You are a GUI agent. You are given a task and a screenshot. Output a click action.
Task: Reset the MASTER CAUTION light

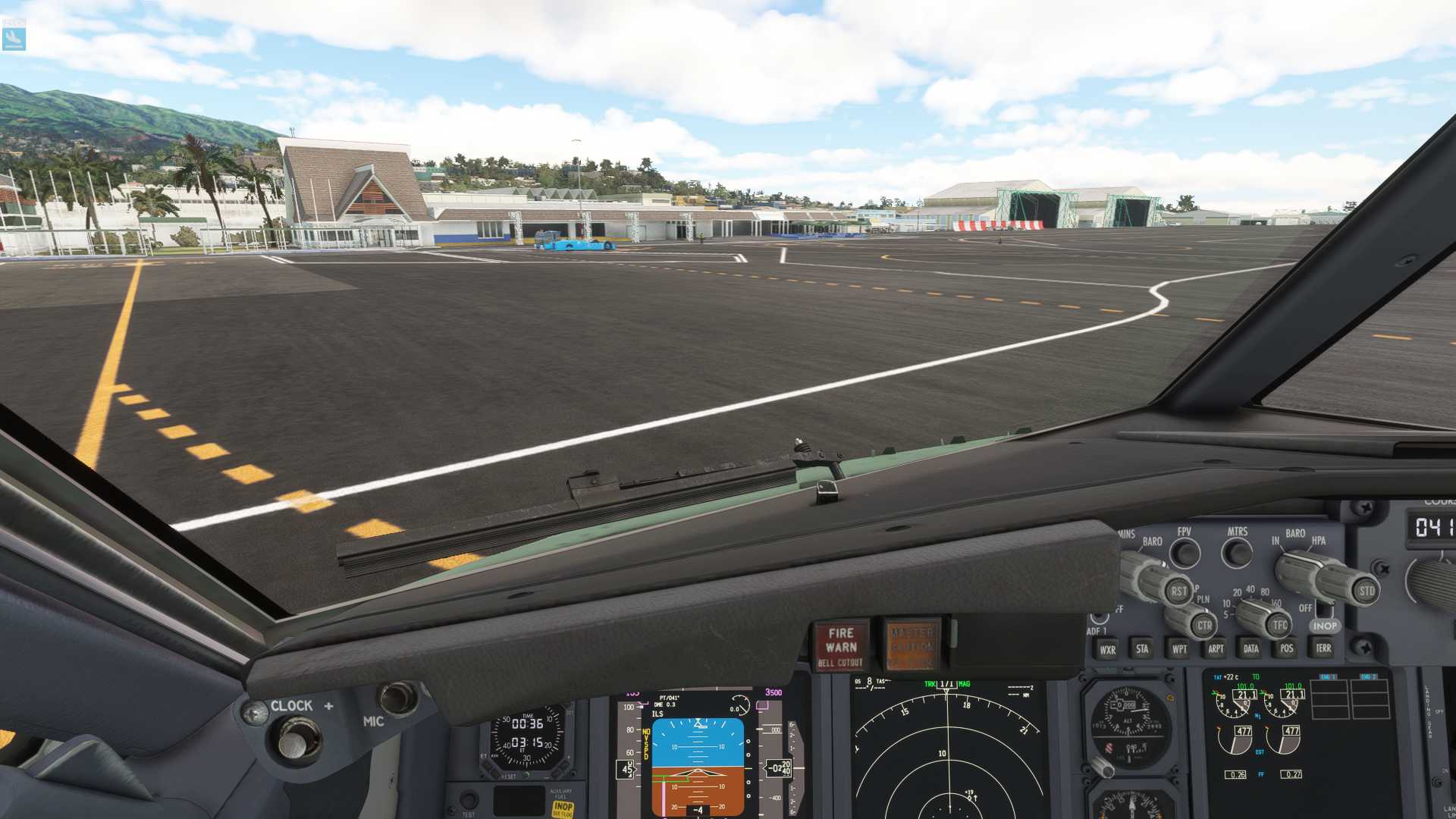point(912,646)
